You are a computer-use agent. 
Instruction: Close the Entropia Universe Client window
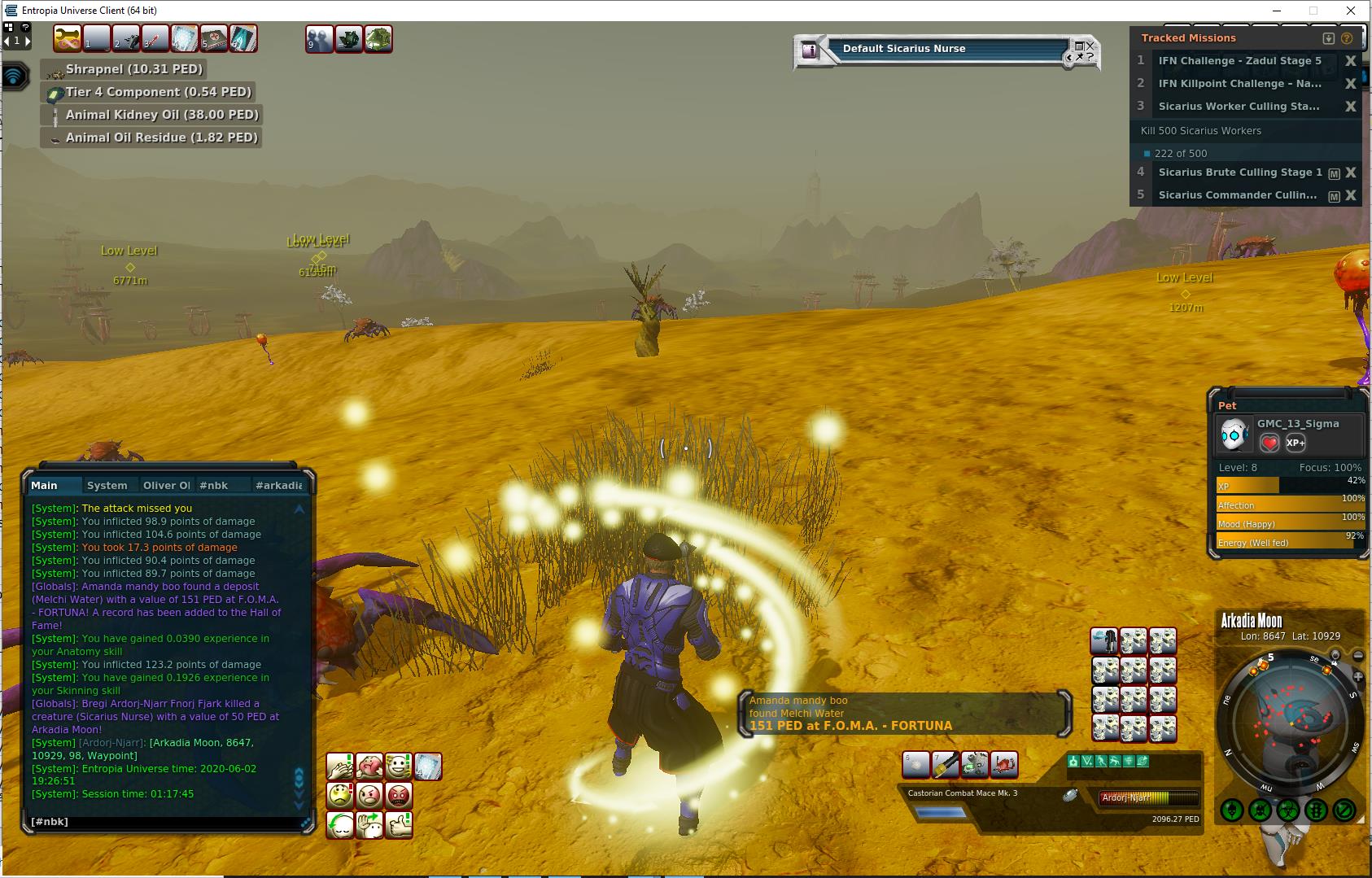pyautogui.click(x=1351, y=11)
